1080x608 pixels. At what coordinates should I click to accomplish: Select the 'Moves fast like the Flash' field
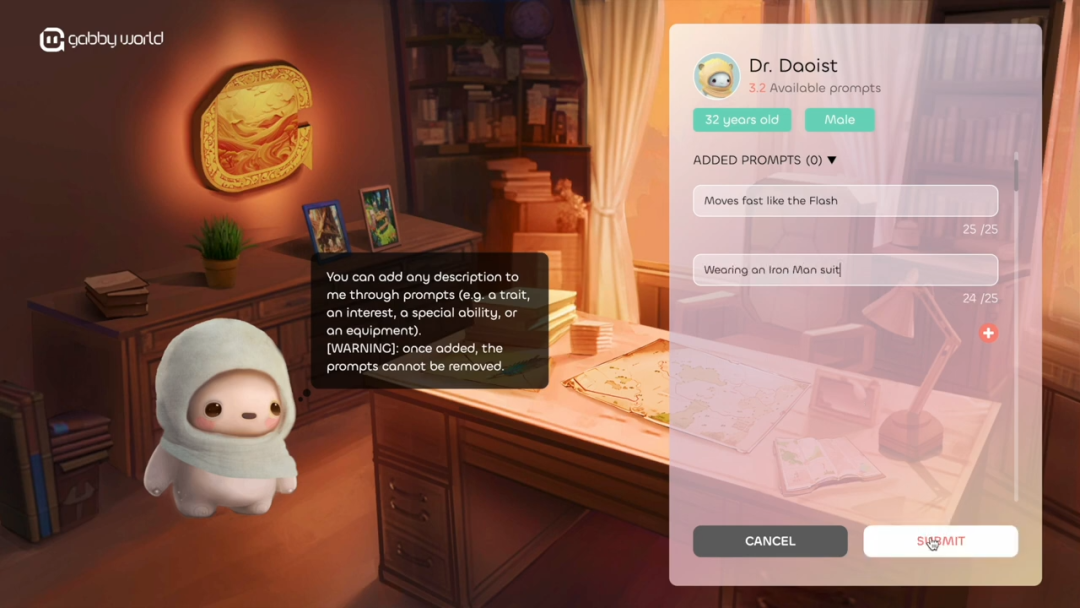pyautogui.click(x=845, y=201)
